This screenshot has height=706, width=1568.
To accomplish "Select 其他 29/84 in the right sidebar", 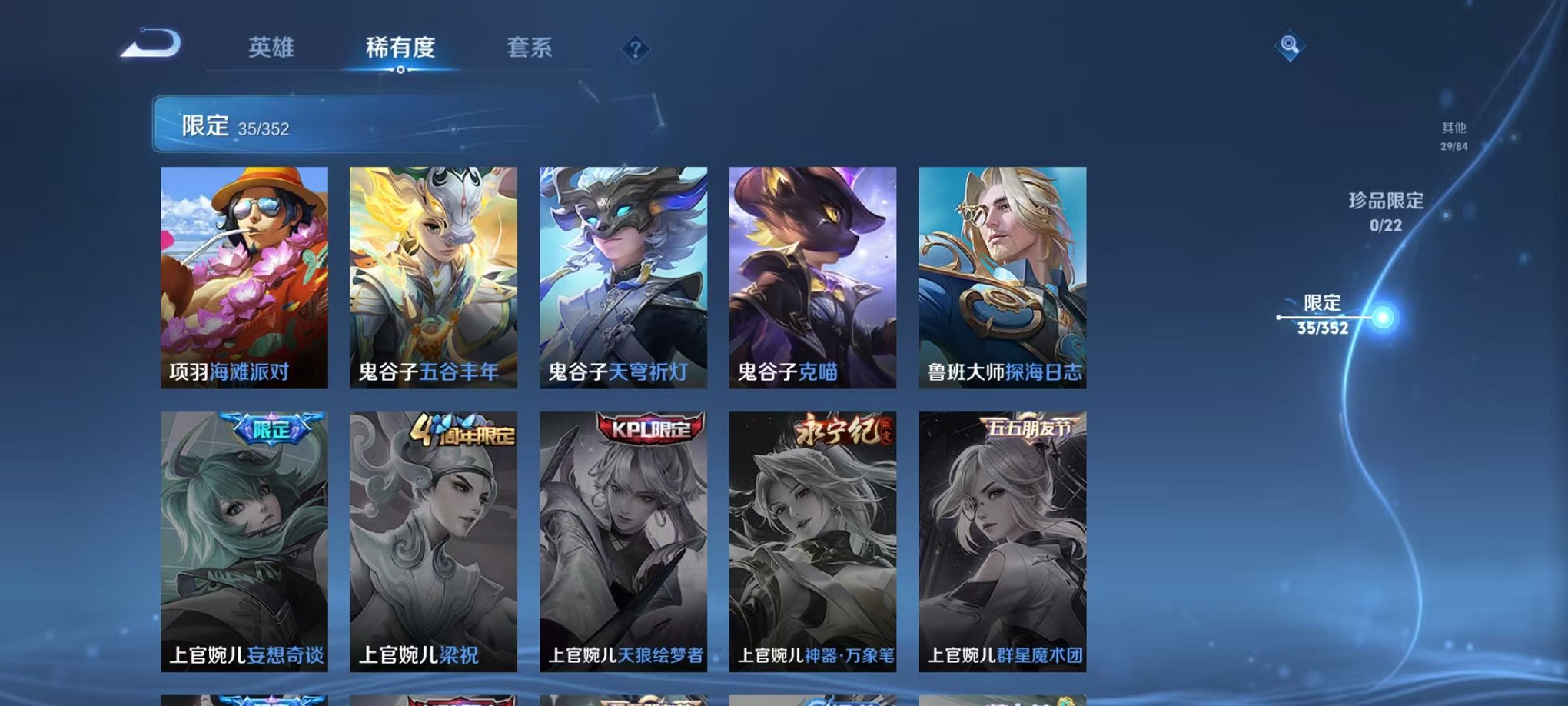I will (x=1453, y=136).
